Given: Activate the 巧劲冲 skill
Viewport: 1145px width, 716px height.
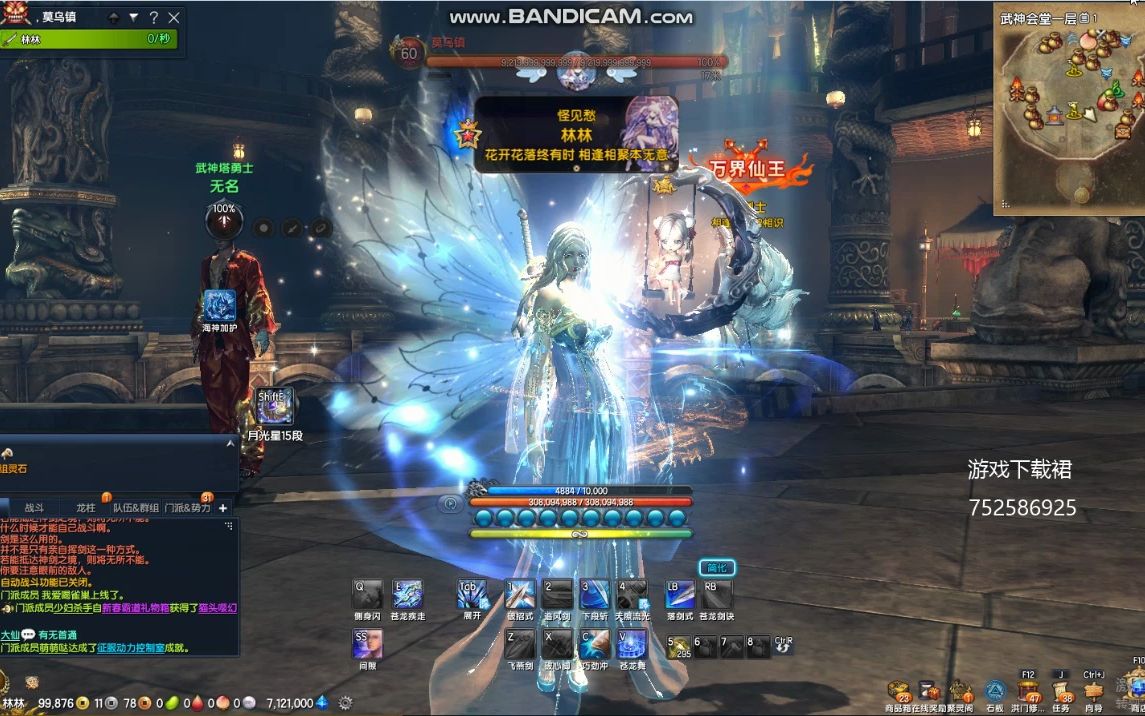Looking at the screenshot, I should (x=594, y=645).
